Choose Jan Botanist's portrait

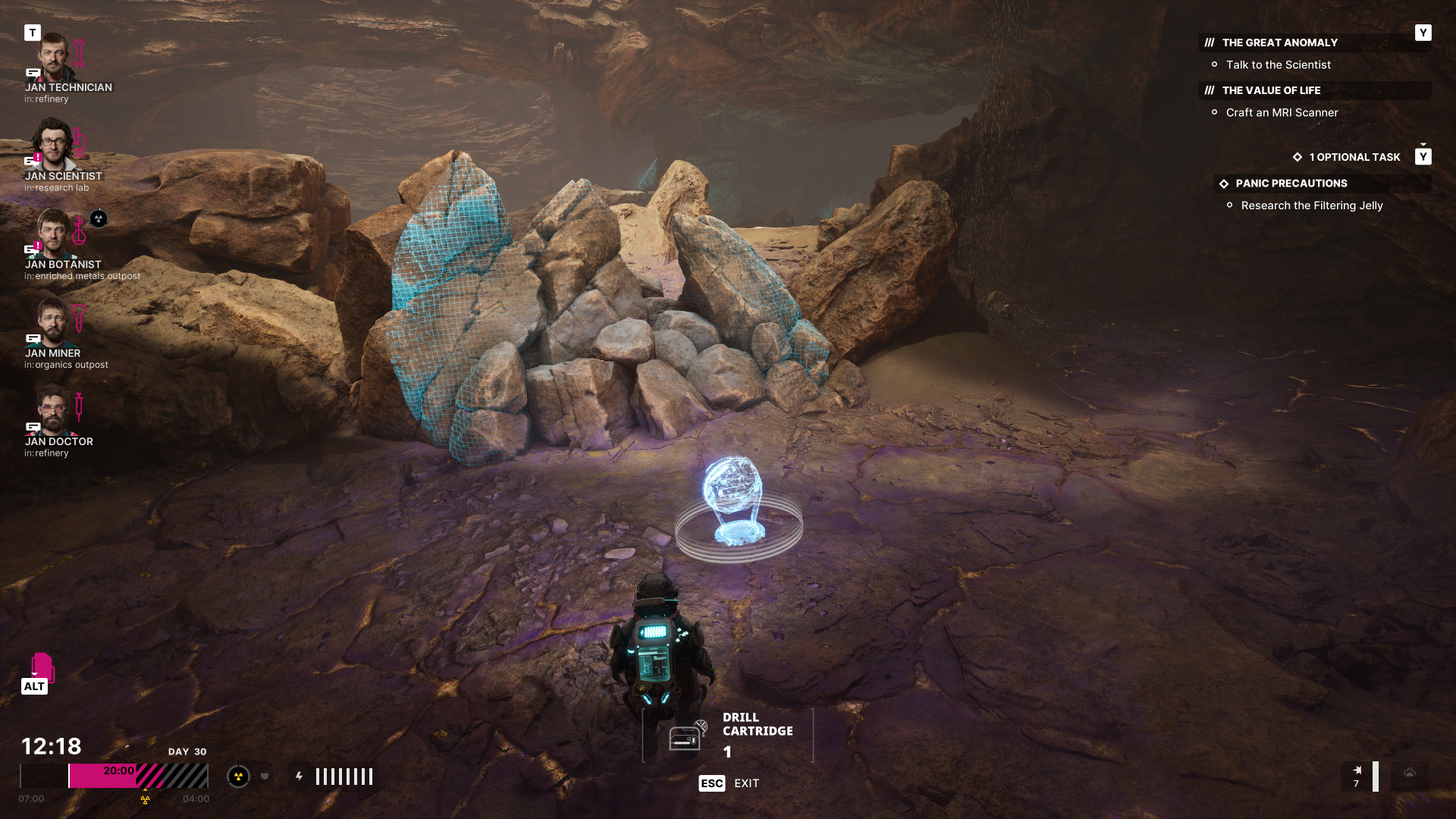point(52,234)
